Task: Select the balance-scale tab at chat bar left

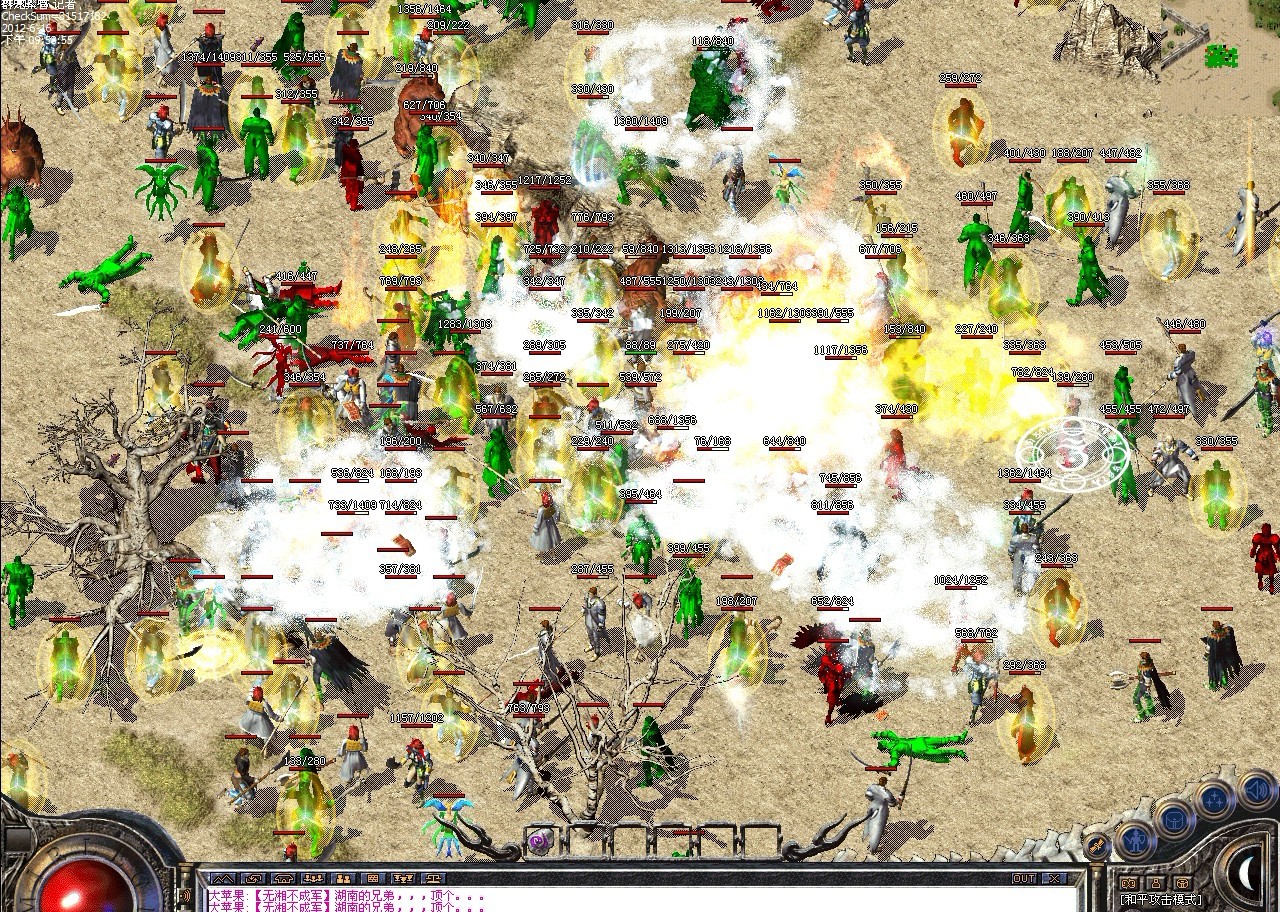Action: pyautogui.click(x=432, y=878)
